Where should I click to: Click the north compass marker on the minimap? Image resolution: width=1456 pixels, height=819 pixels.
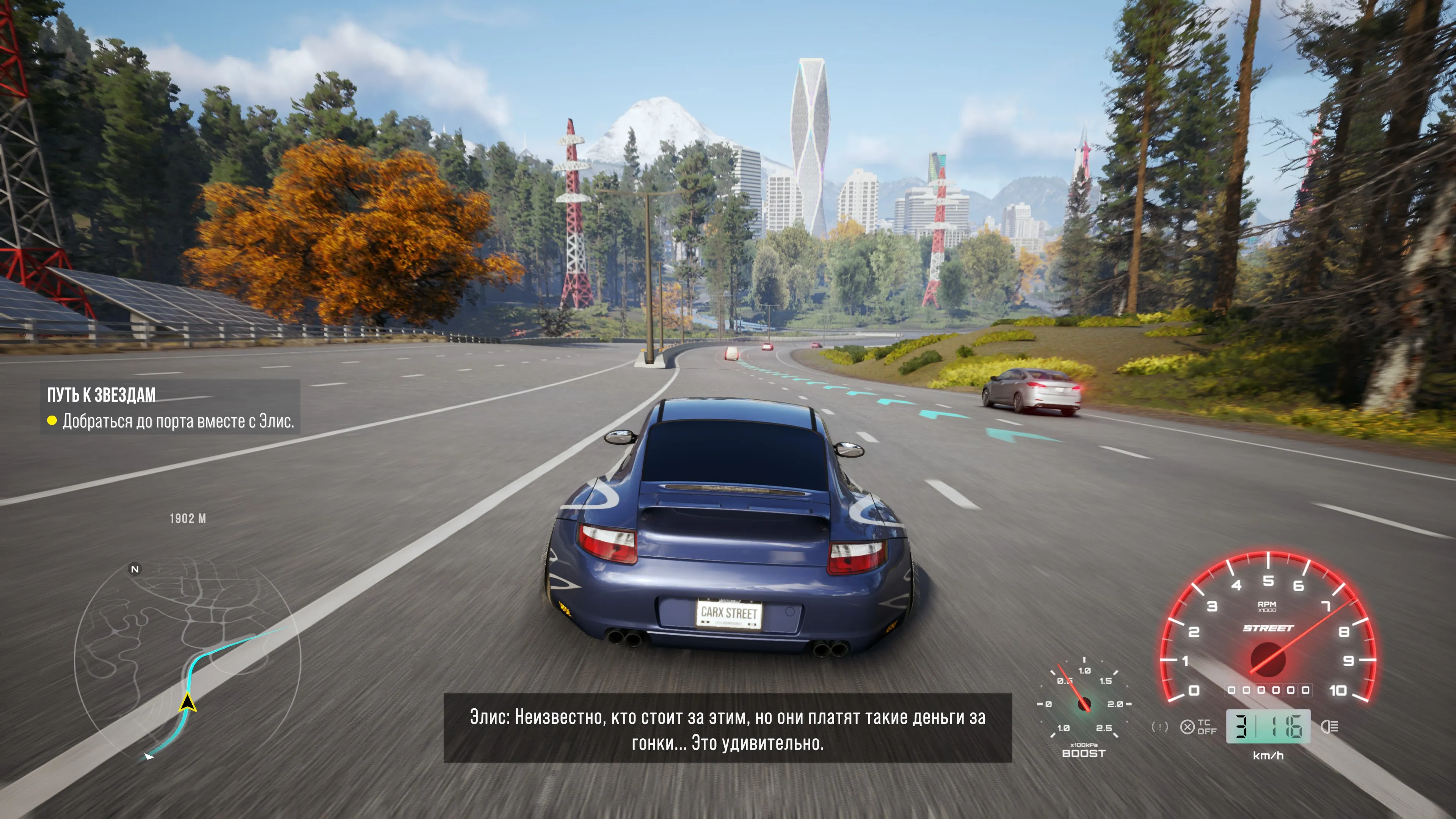point(135,569)
